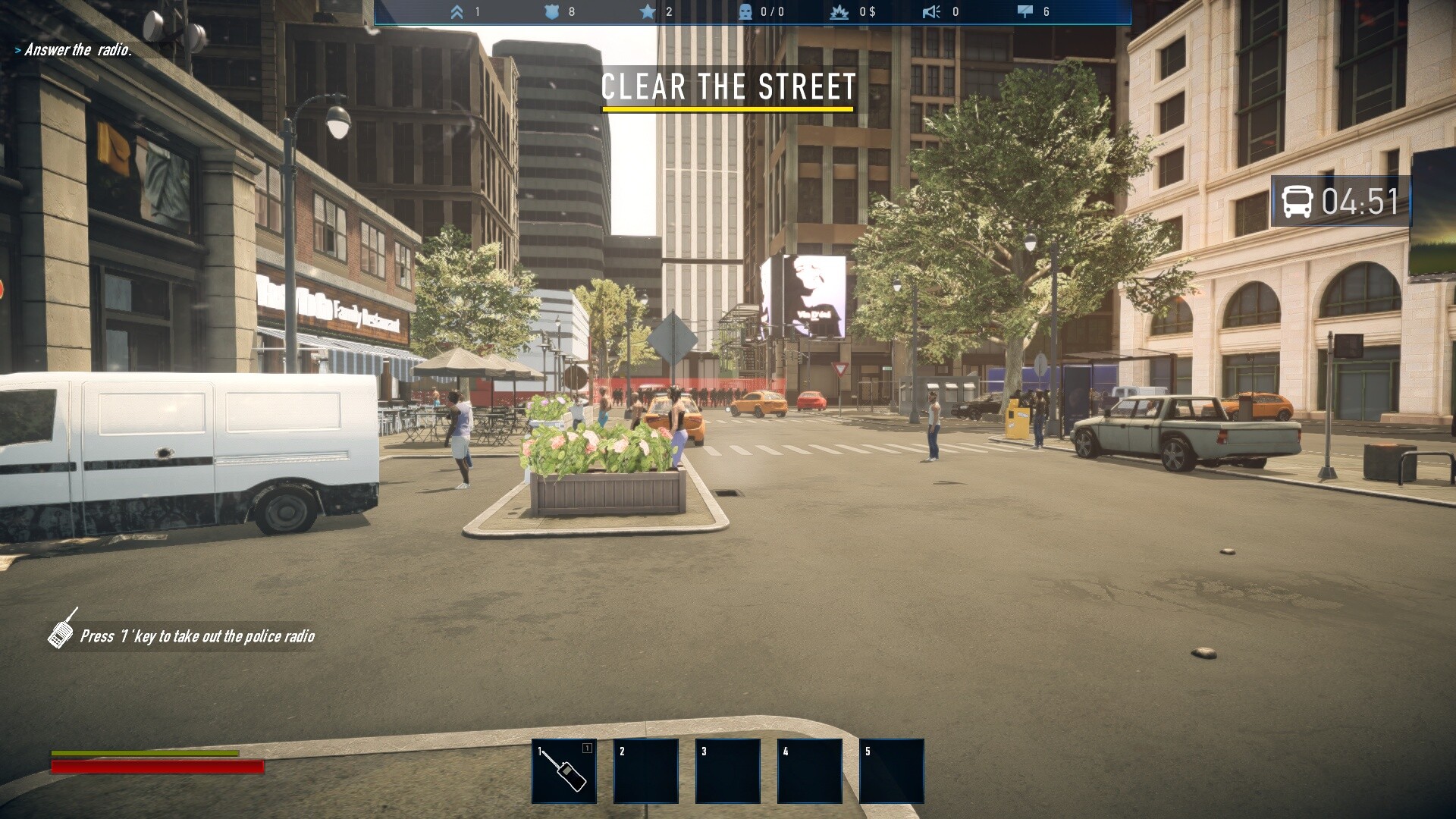
Task: Click the rank chevron icon in top bar
Action: [x=456, y=12]
